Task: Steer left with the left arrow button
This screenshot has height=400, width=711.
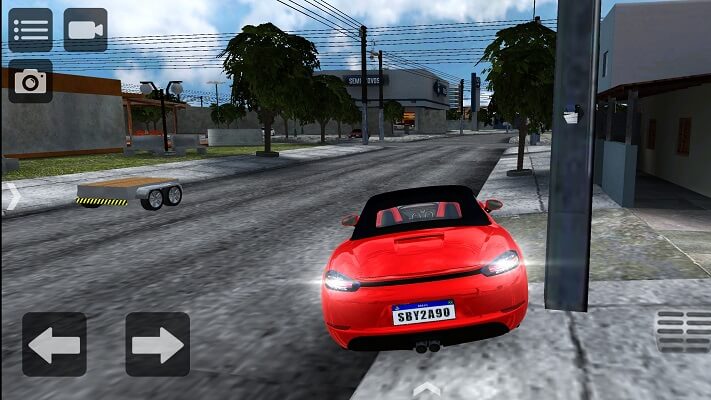Action: 54,345
